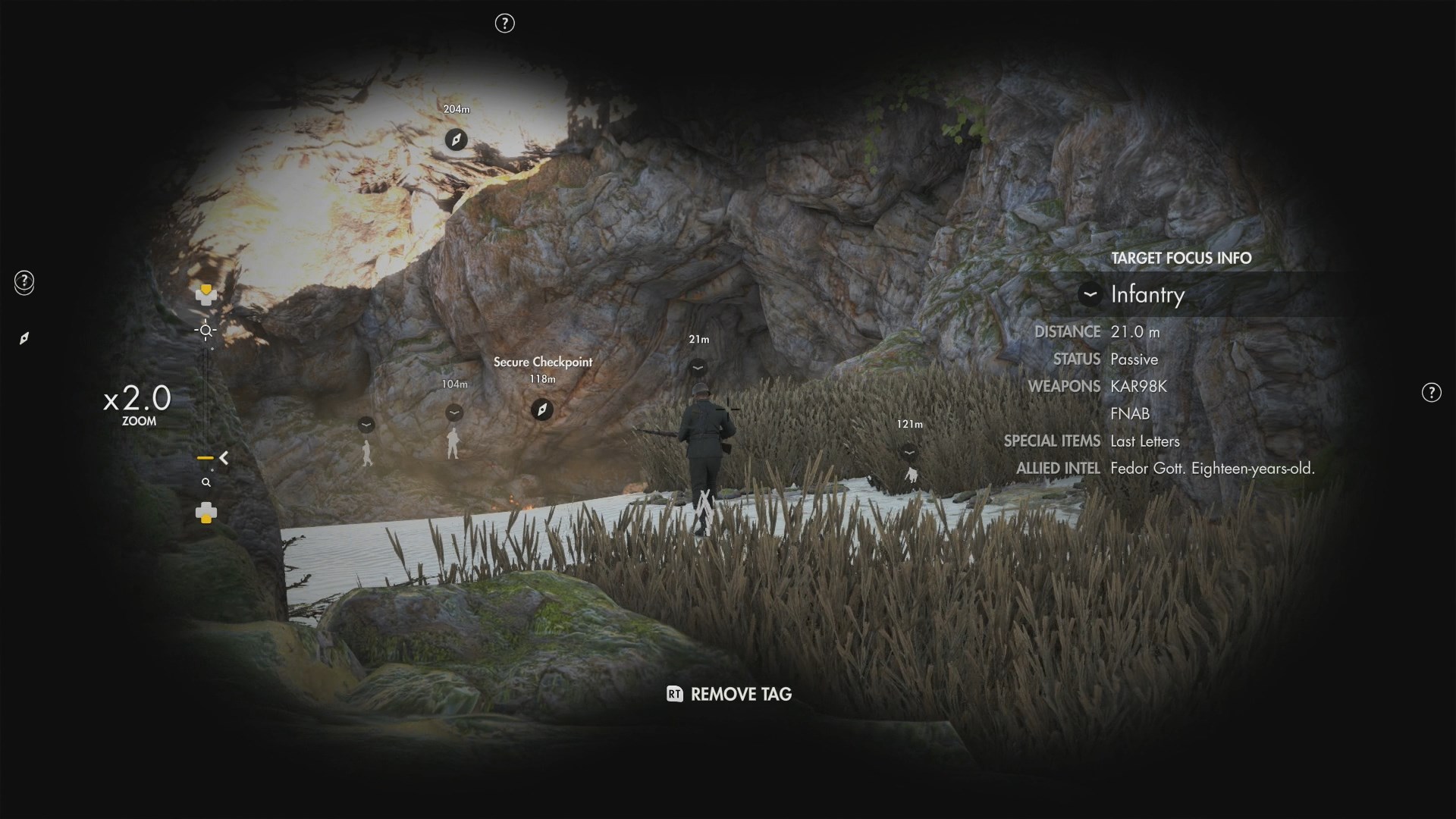Select the 104m enemy tag marker
This screenshot has height=819, width=1456.
coord(453,412)
